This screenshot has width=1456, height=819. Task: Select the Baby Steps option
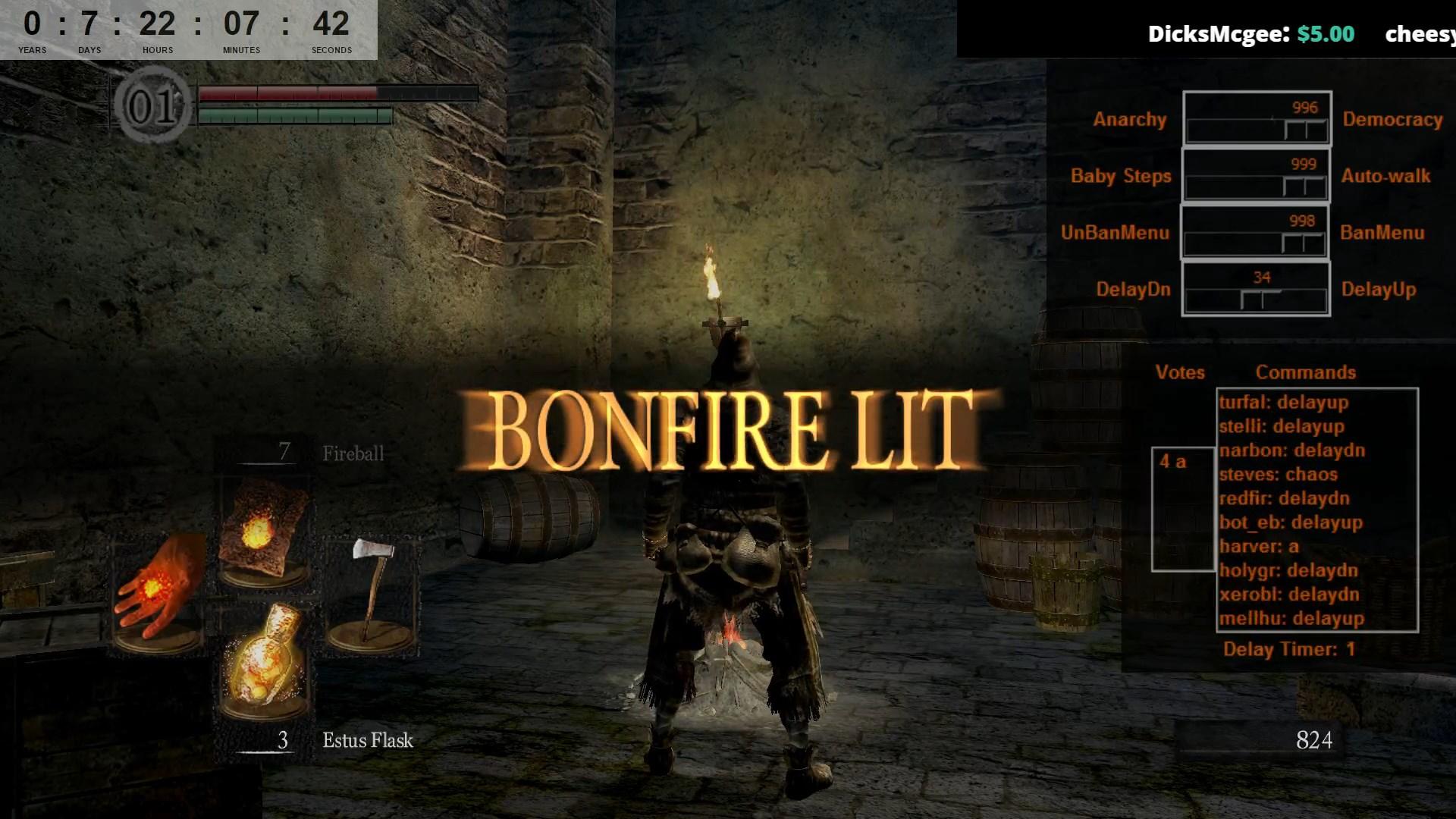tap(1120, 176)
